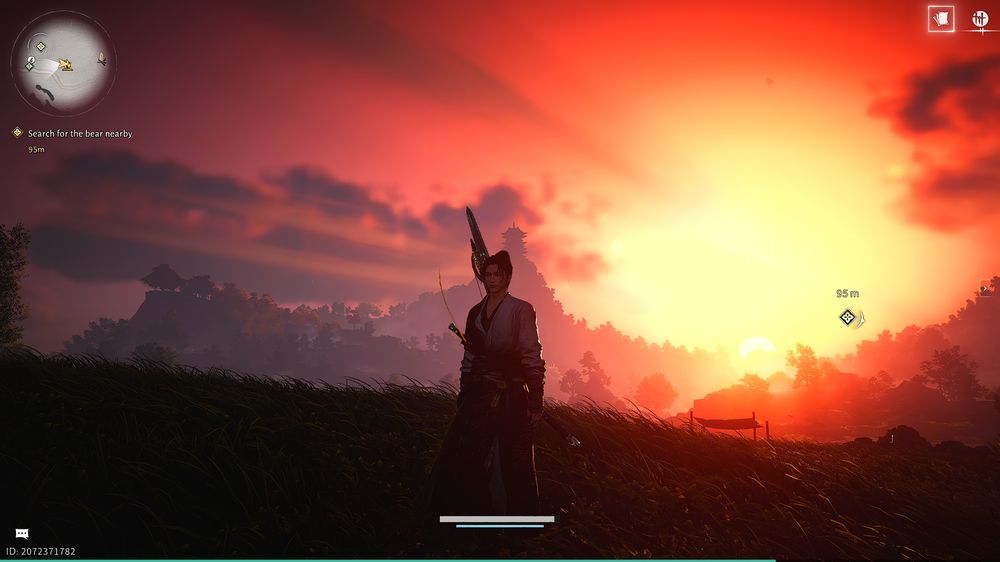1000x562 pixels.
Task: Click the 95 m quest waypoint marker
Action: [848, 318]
